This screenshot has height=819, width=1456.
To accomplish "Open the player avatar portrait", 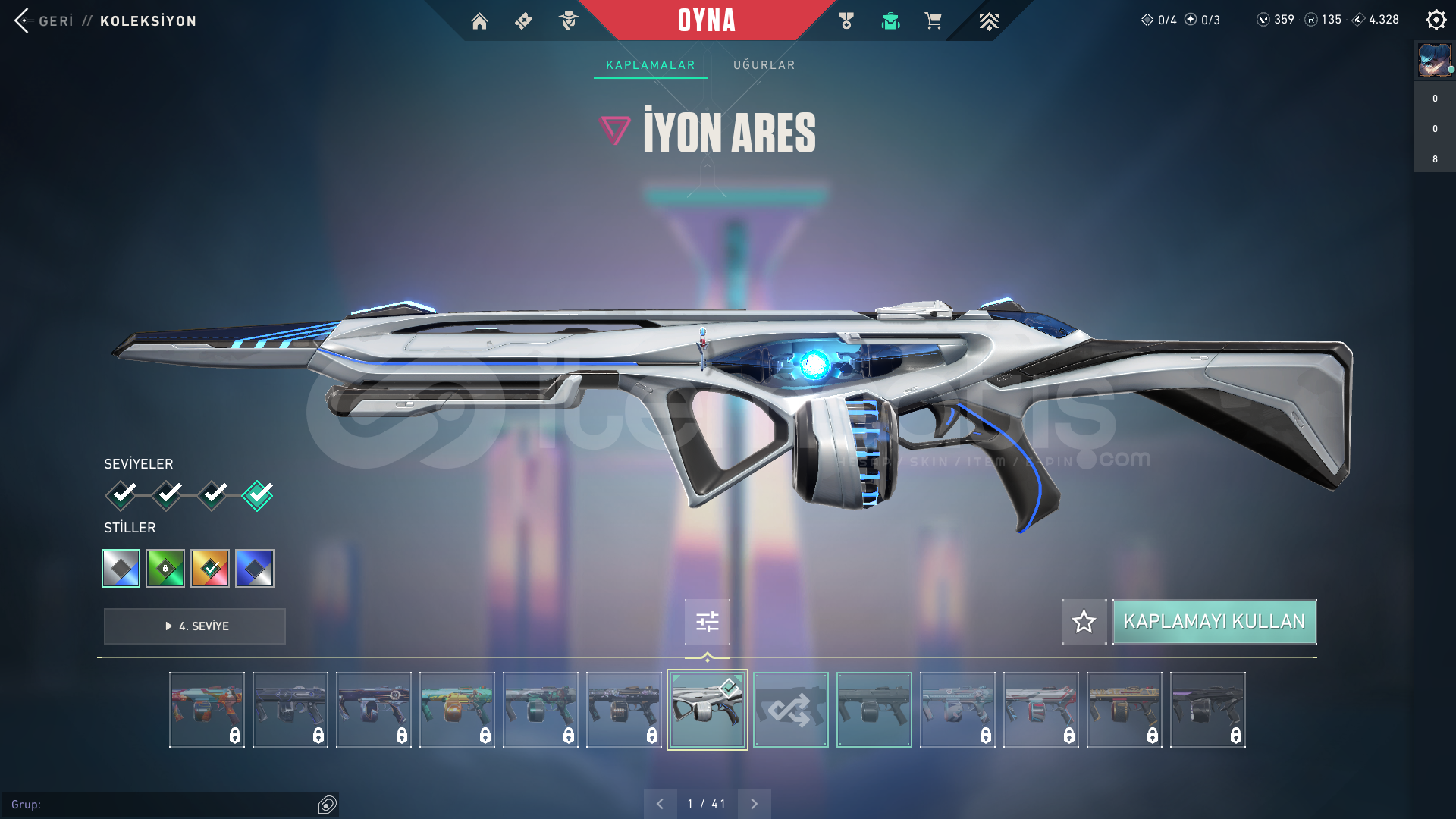I will coord(1435,61).
